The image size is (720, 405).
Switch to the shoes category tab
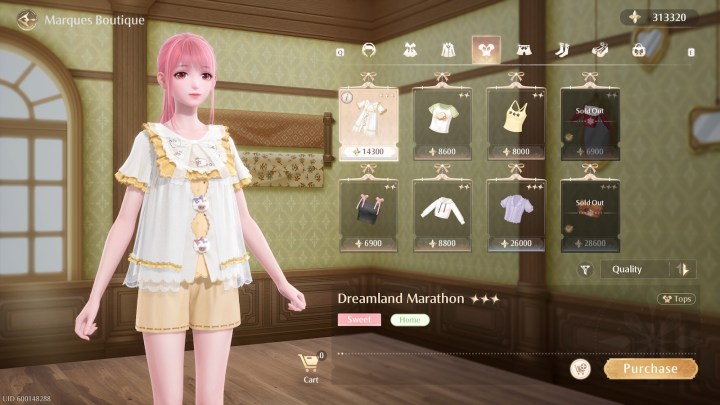click(x=600, y=49)
